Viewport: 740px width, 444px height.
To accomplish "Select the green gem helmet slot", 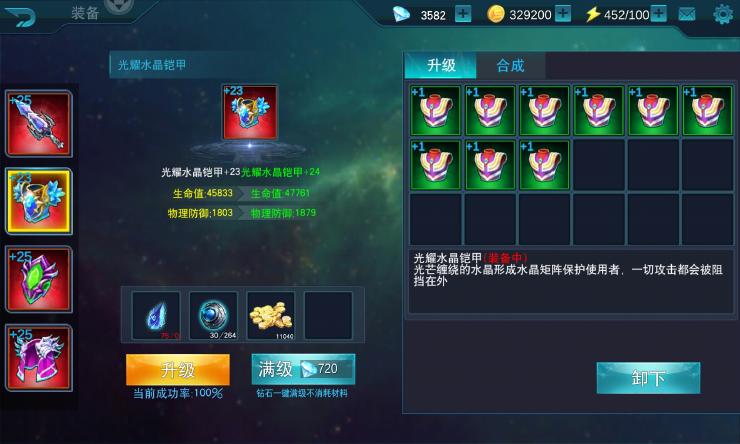I will (x=39, y=279).
